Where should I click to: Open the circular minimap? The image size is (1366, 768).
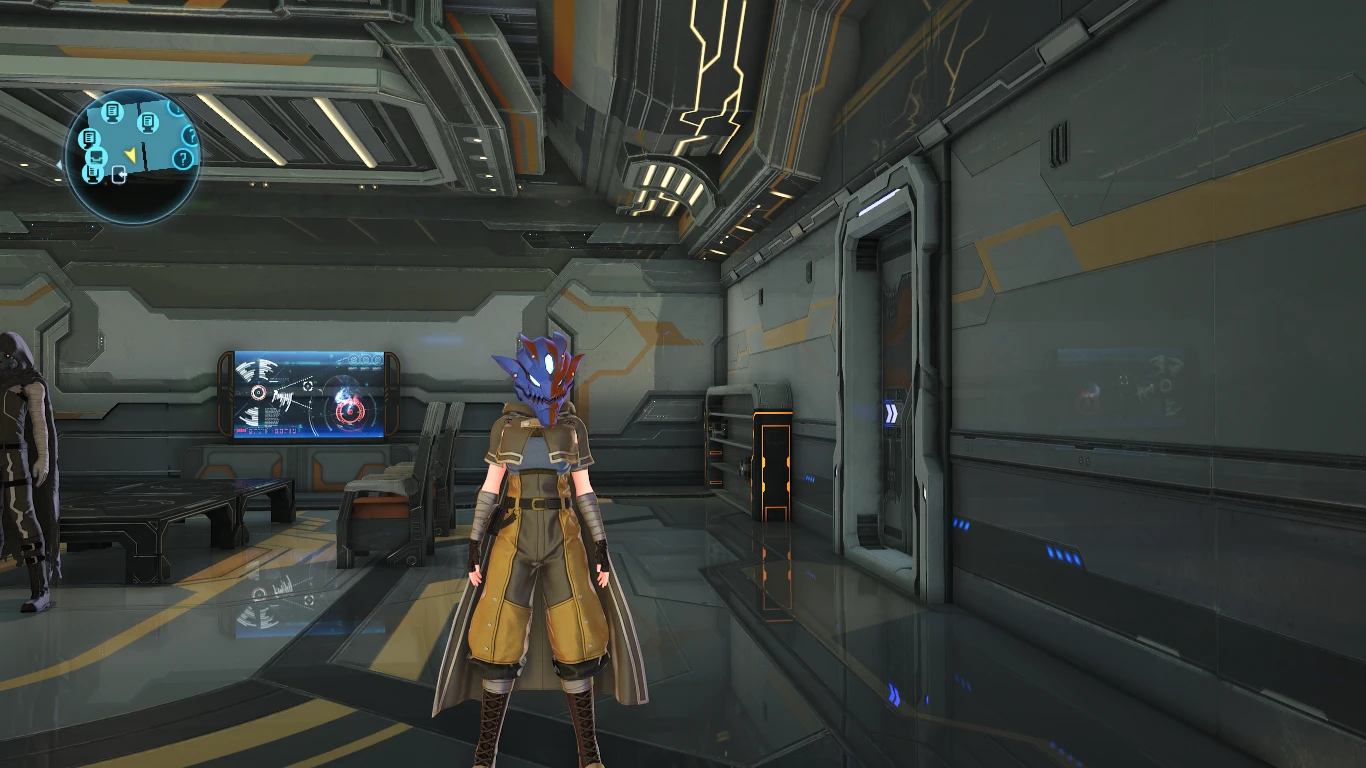click(x=133, y=156)
